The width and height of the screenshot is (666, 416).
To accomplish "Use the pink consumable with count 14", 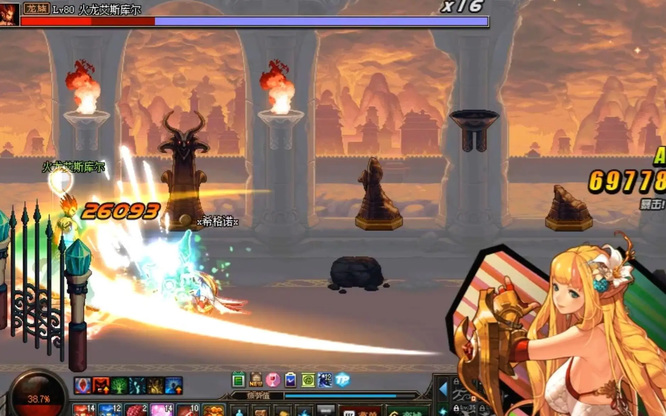I will tap(159, 410).
